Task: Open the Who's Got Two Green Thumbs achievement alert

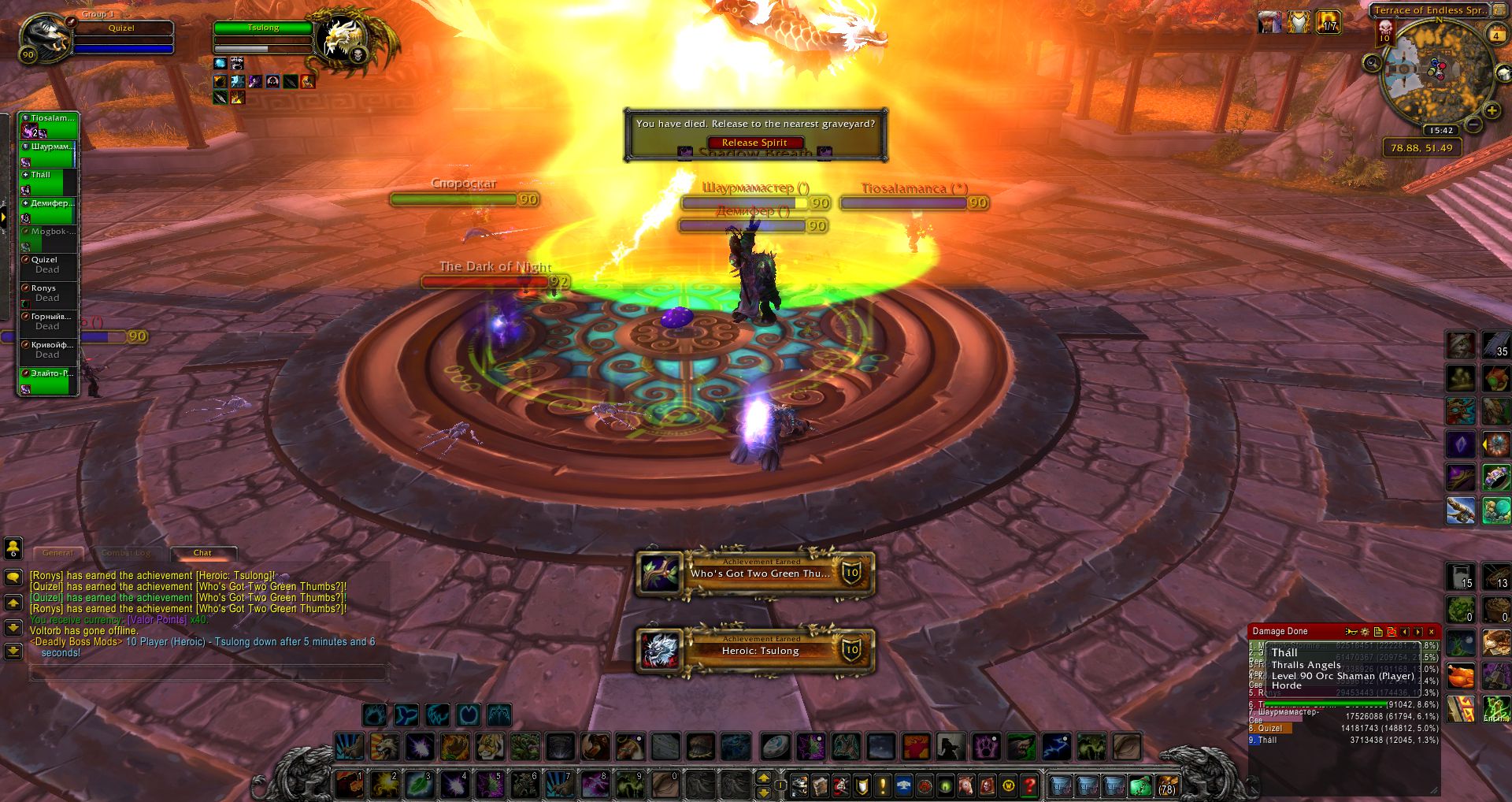Action: pos(755,574)
